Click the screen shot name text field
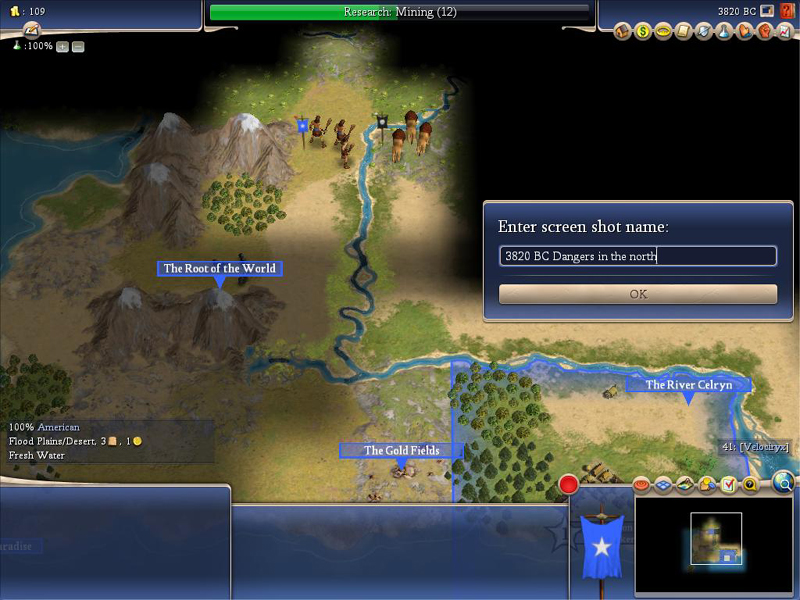Image resolution: width=800 pixels, height=600 pixels. (638, 256)
